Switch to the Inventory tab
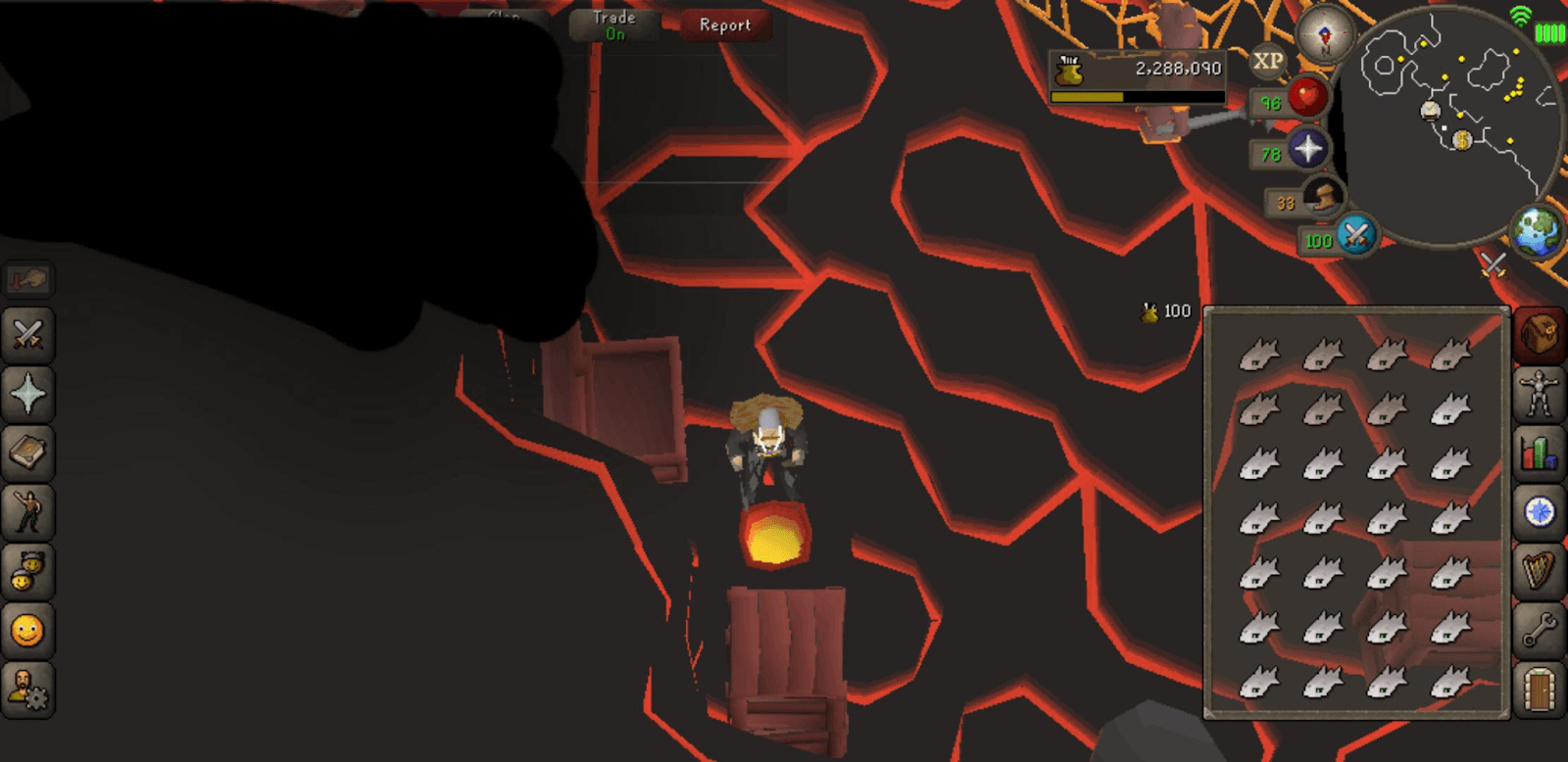Viewport: 1568px width, 762px height. 1539,337
